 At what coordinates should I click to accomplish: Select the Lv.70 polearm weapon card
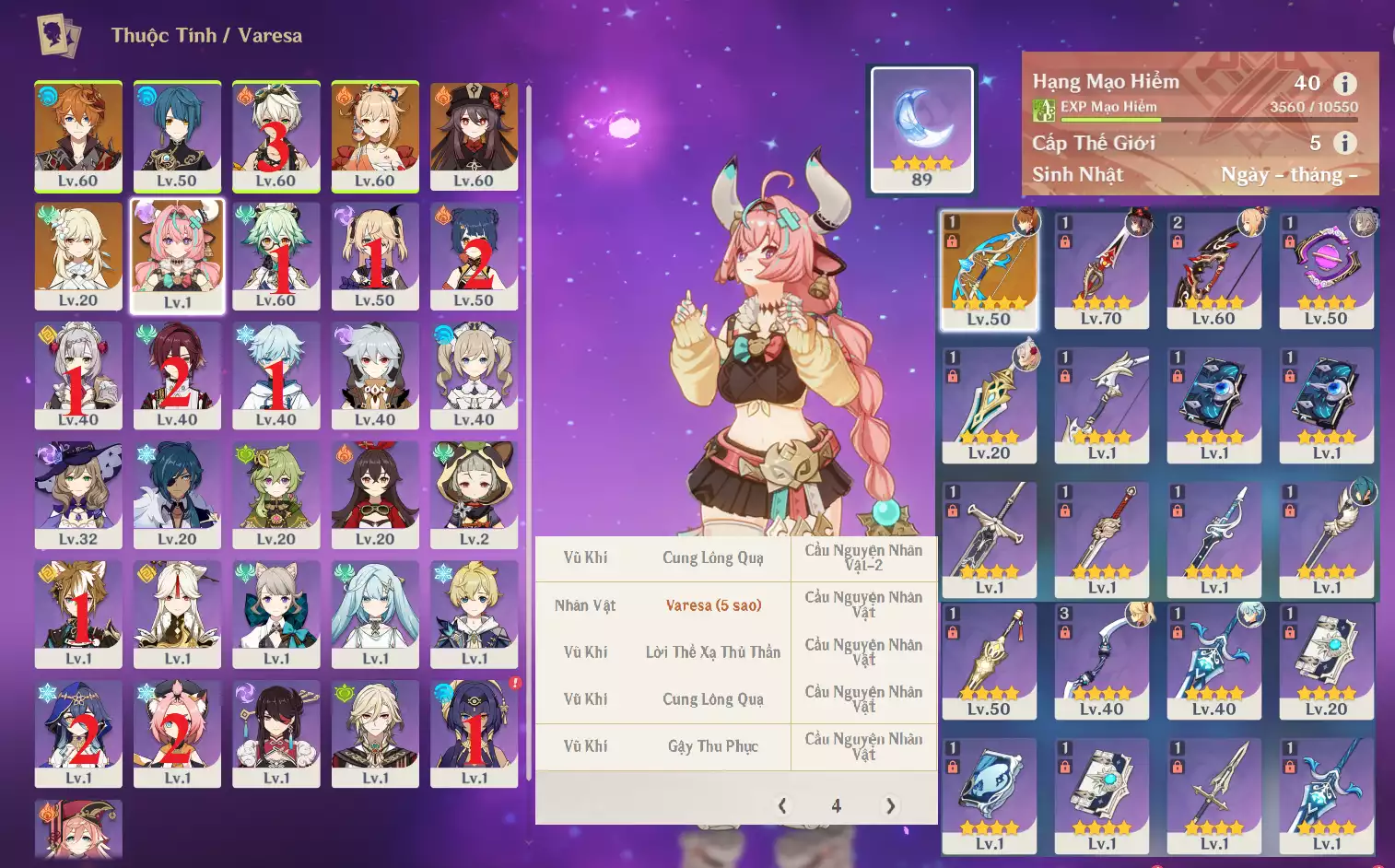pos(1101,269)
